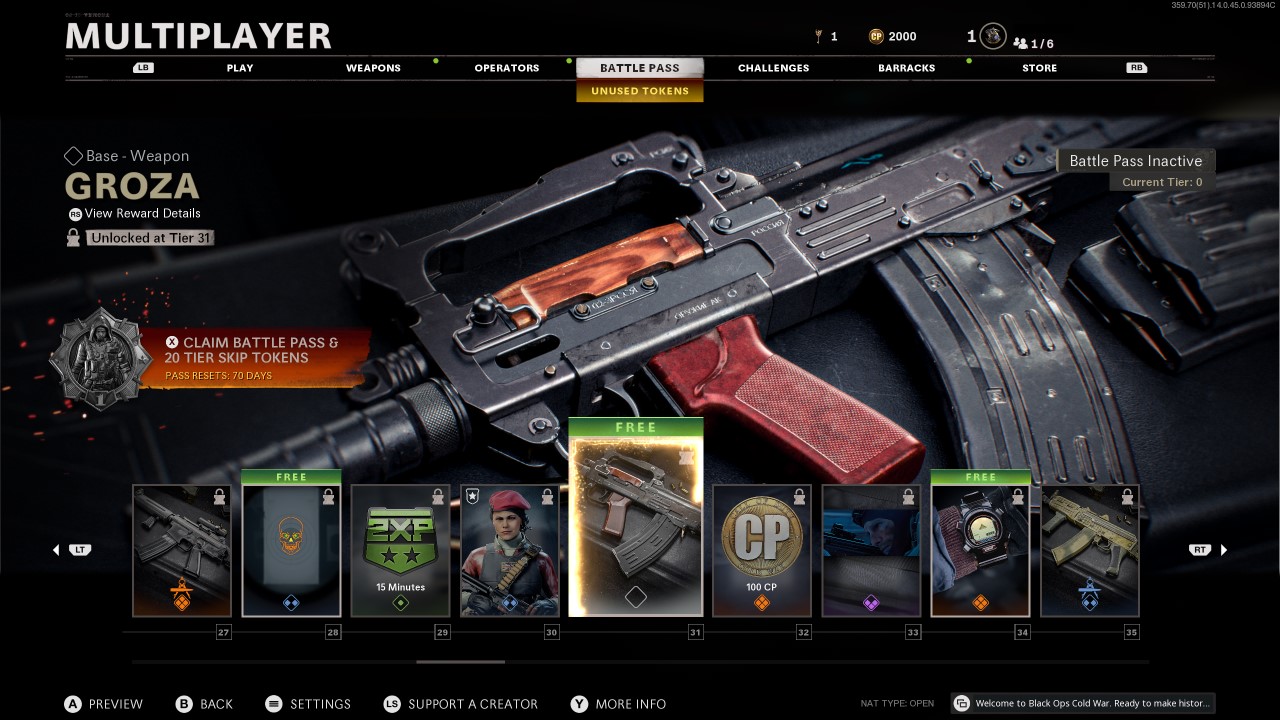Viewport: 1280px width, 720px height.
Task: Open the STORE tab
Action: click(1039, 67)
